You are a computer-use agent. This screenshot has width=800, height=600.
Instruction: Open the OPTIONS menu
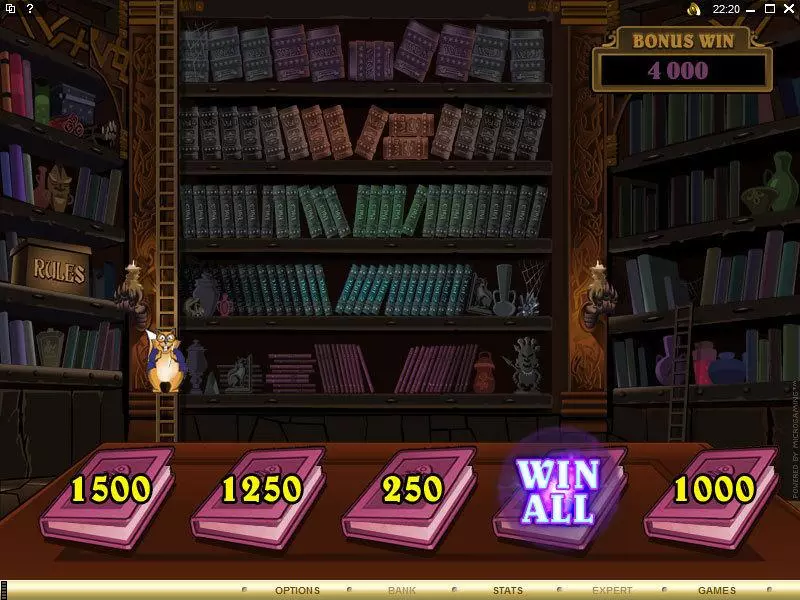click(x=297, y=591)
